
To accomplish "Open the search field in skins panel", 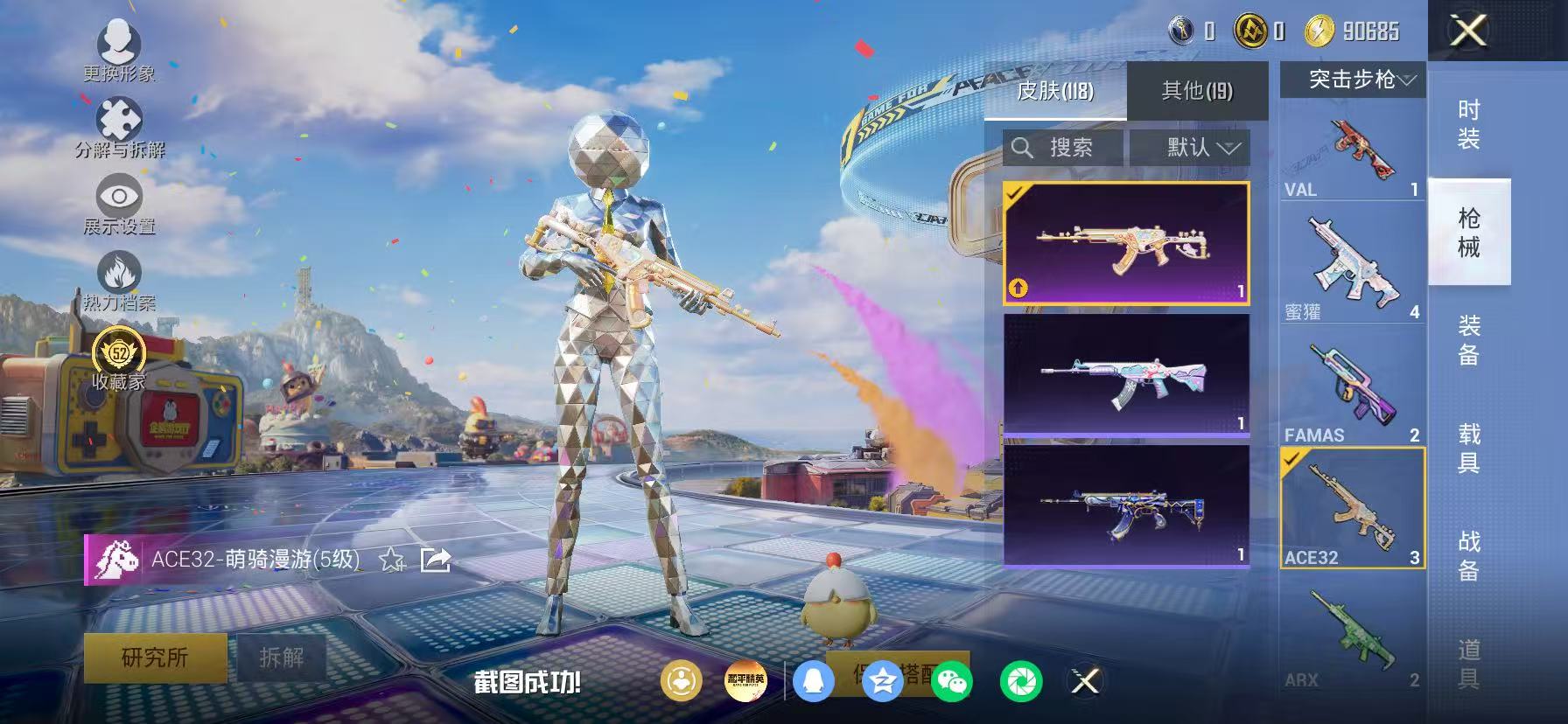I will coord(1063,148).
